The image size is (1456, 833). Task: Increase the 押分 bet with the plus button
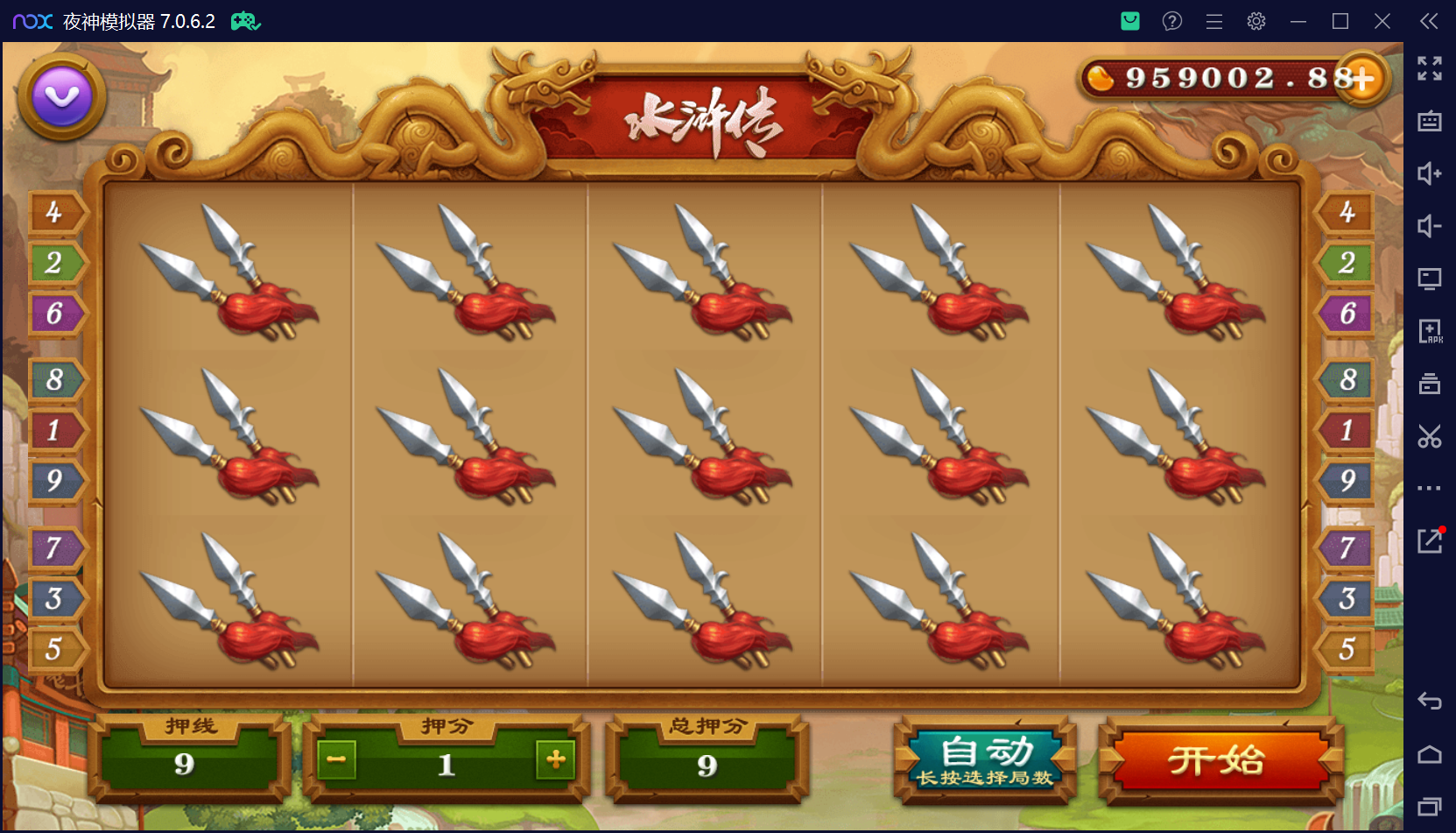point(555,759)
